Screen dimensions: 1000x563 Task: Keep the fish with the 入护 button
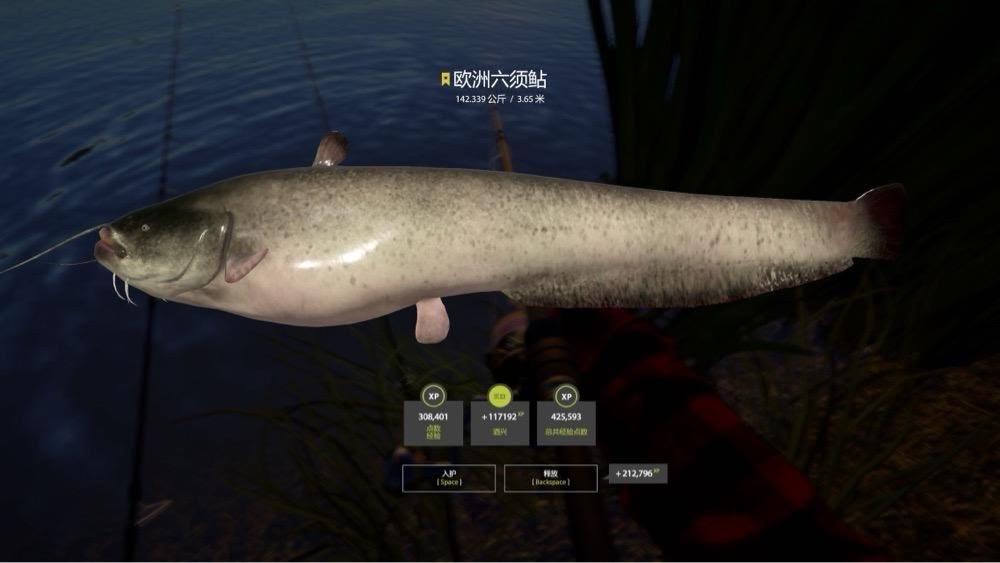click(448, 477)
